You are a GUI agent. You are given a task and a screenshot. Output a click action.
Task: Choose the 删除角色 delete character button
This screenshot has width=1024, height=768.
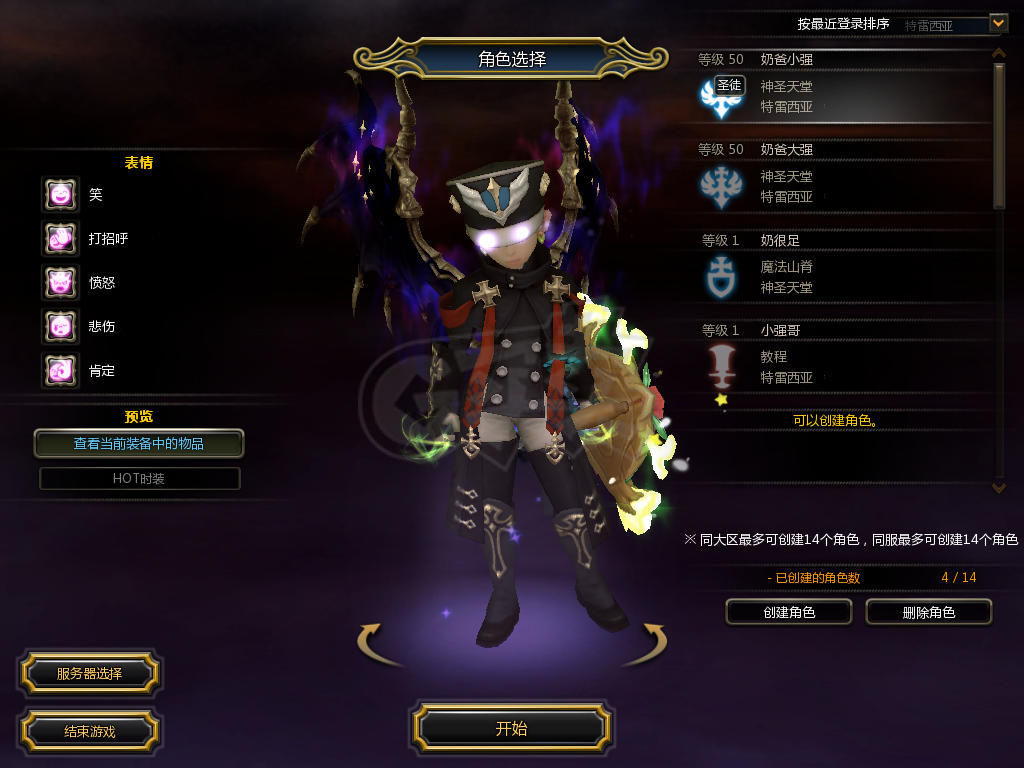click(x=928, y=612)
